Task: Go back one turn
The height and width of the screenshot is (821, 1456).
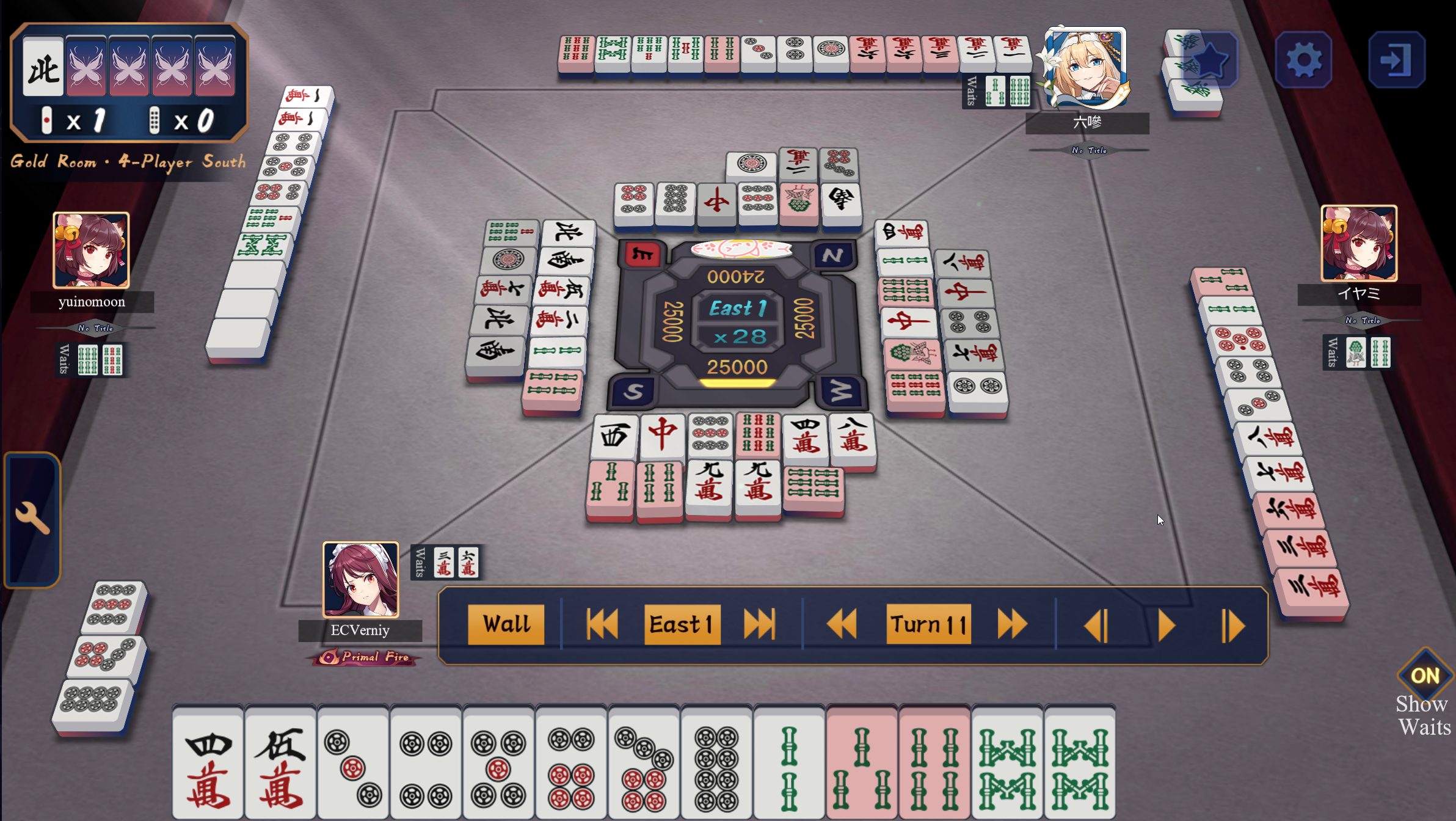Action: click(841, 624)
